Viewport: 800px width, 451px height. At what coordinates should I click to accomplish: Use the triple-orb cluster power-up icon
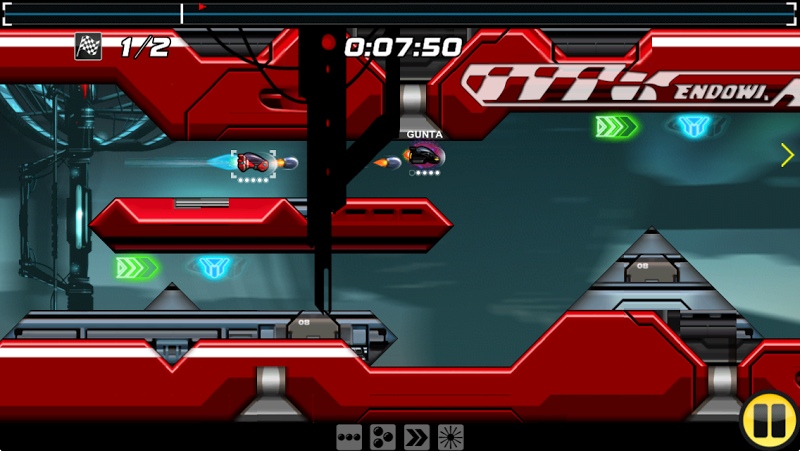point(382,437)
